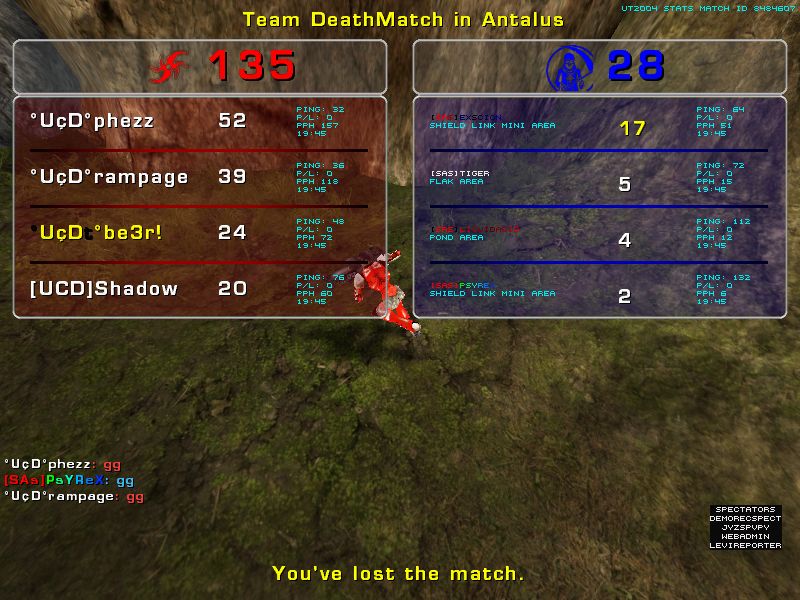This screenshot has height=600, width=800.
Task: Select °UçD°phezz's scoreboard row
Action: click(200, 121)
